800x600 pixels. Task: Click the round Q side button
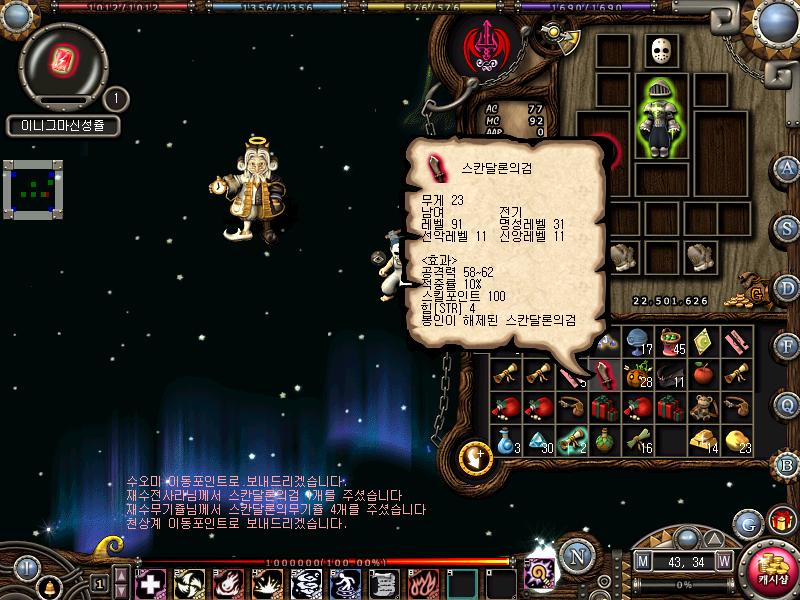788,403
